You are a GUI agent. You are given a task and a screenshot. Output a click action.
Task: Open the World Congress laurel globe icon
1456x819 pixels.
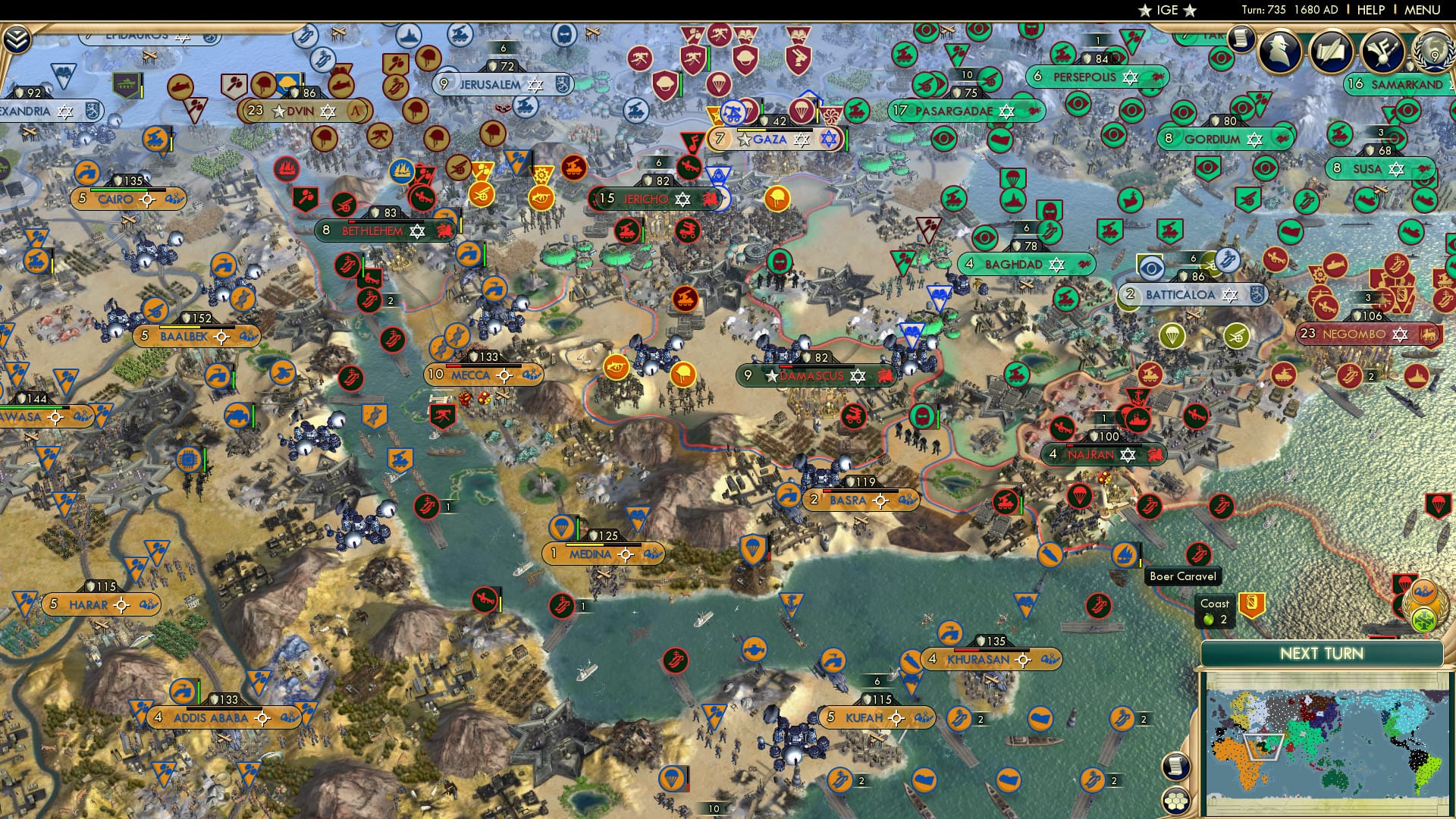point(1435,53)
